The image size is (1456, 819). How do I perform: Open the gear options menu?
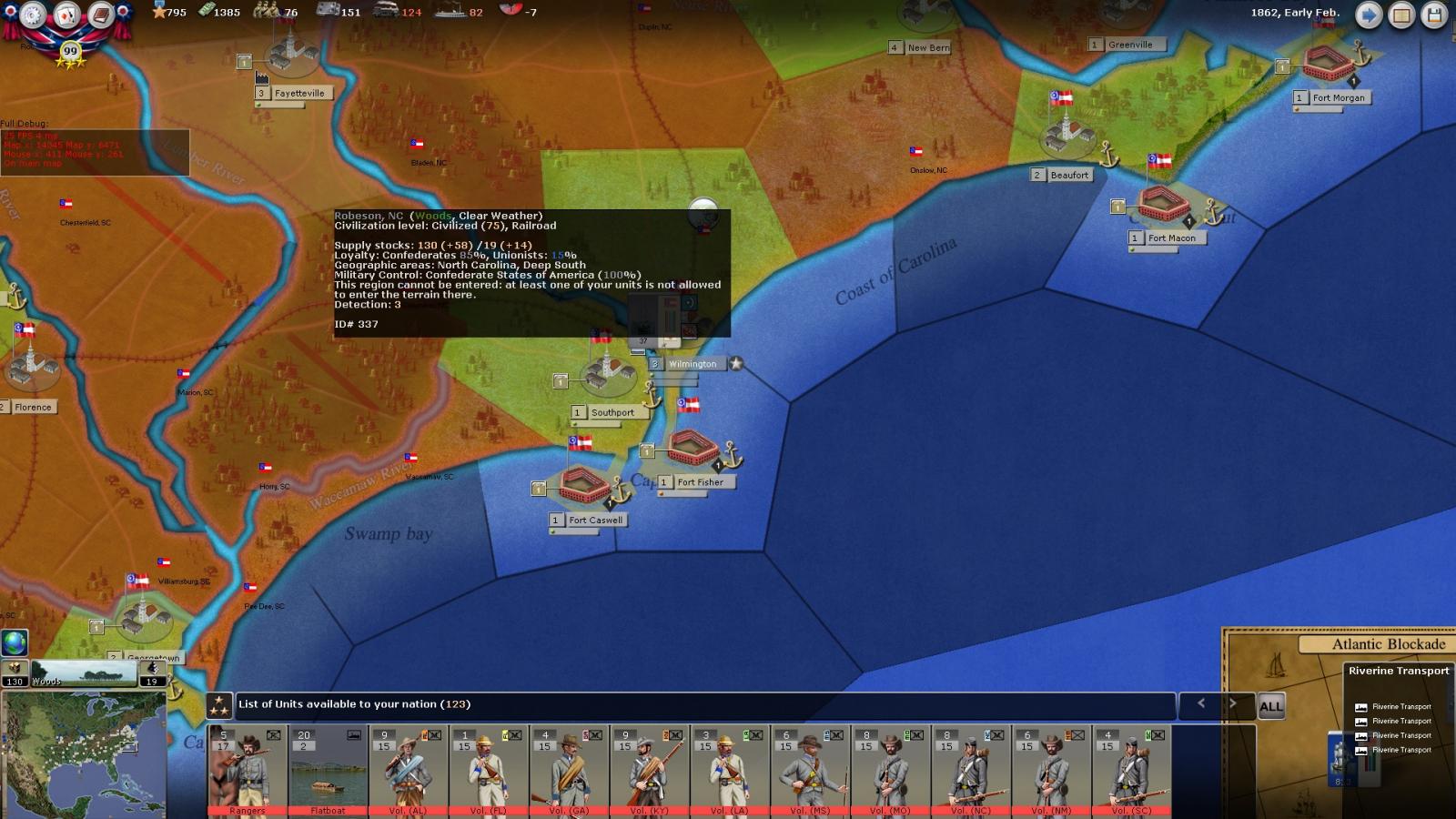[33, 14]
